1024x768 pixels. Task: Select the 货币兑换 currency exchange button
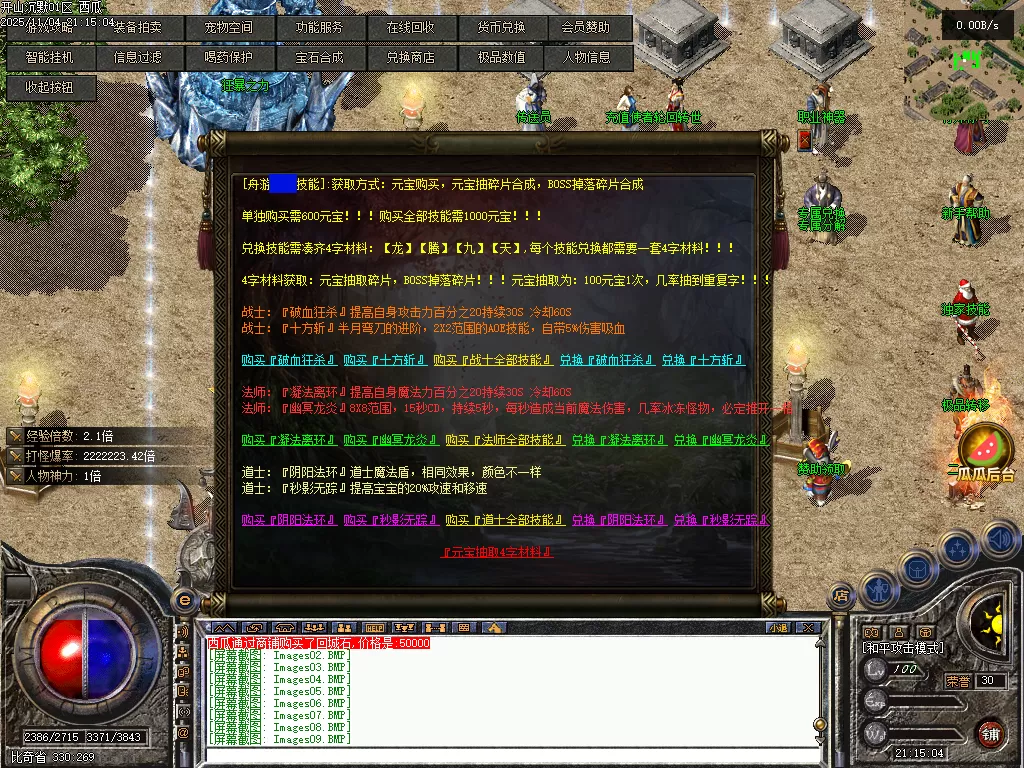502,28
